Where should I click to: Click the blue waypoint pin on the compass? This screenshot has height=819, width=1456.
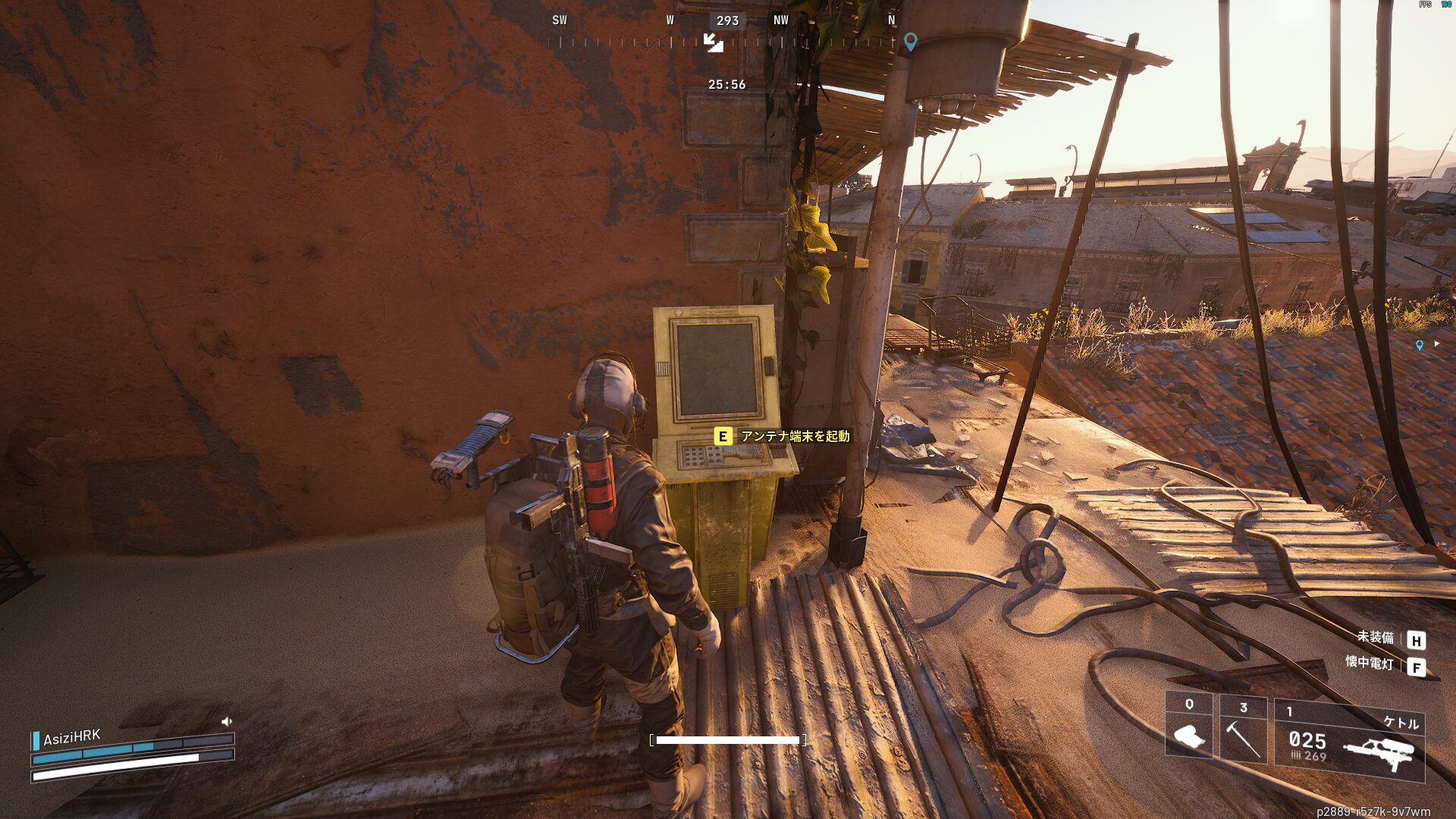click(x=911, y=42)
